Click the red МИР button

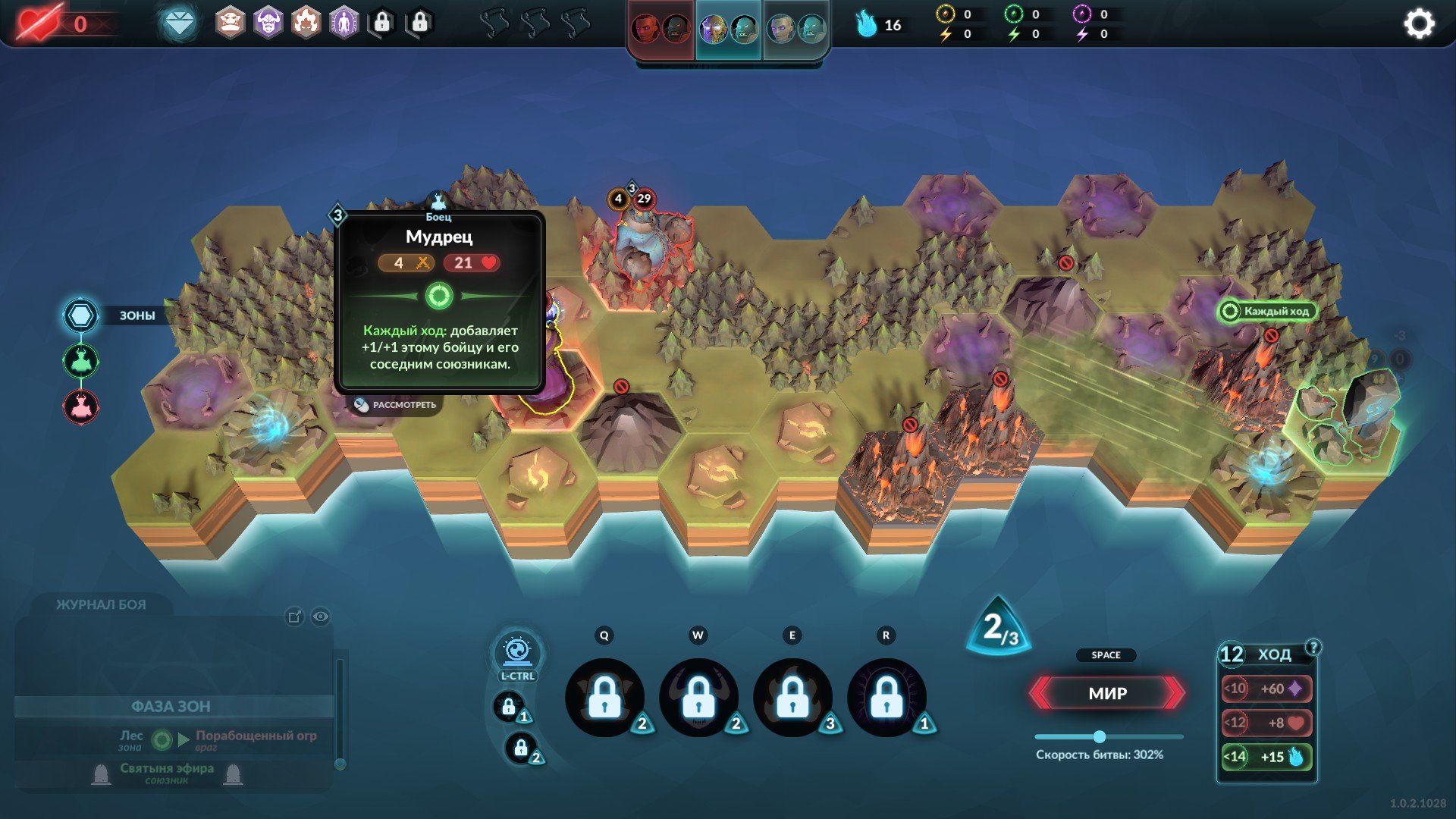pyautogui.click(x=1107, y=693)
